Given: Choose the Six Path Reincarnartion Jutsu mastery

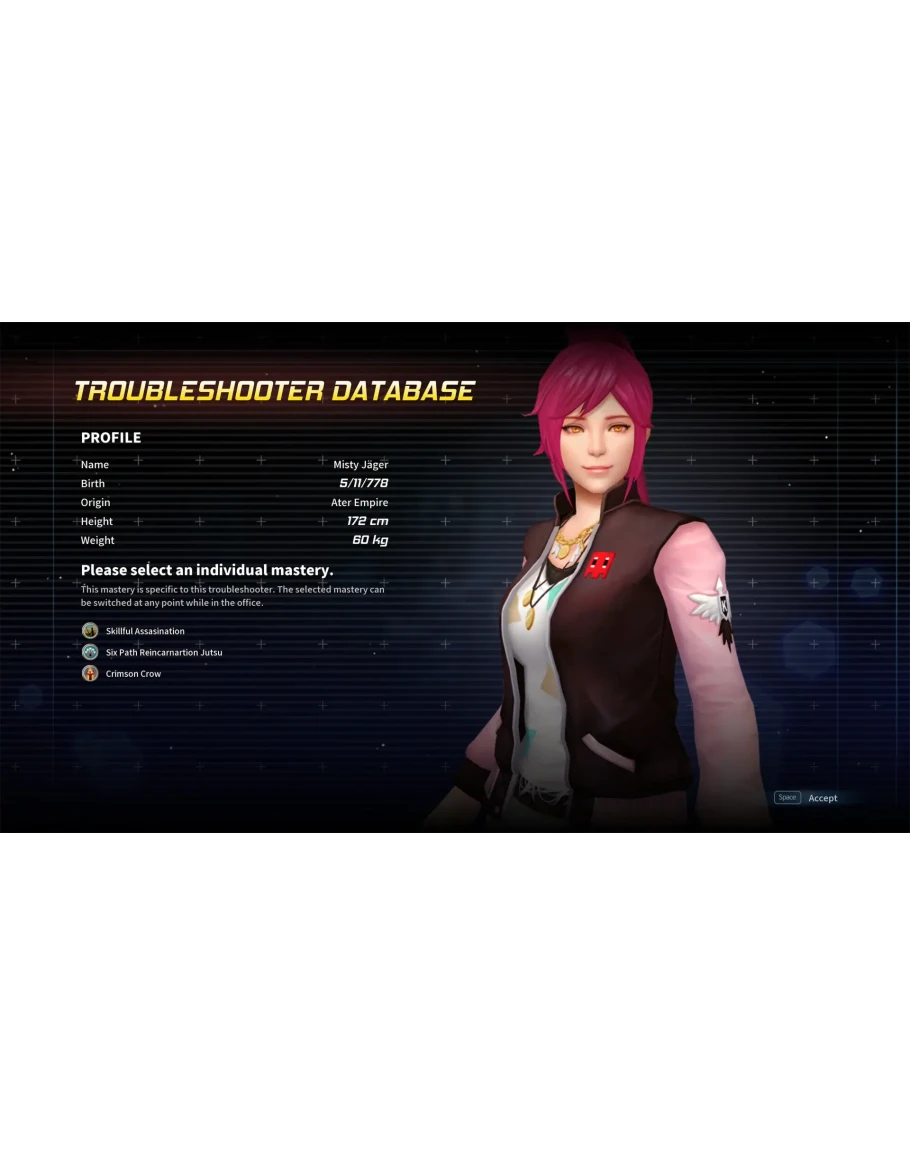Looking at the screenshot, I should click(163, 652).
